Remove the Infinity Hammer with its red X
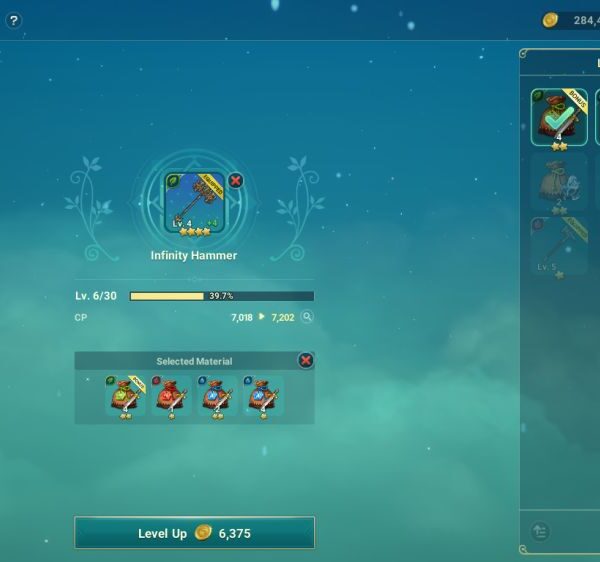The width and height of the screenshot is (600, 562). [235, 181]
